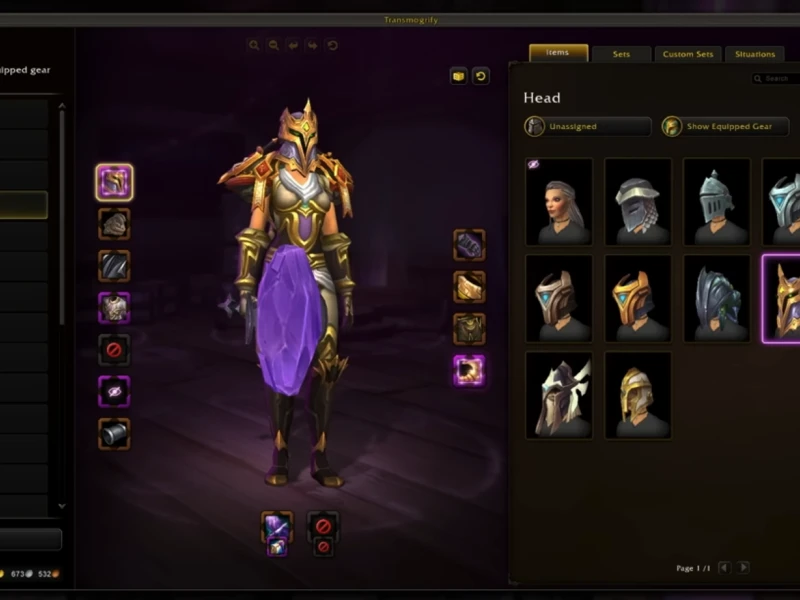Open the highlighted chest armor slot
Viewport: 800px width, 600px height.
tap(114, 307)
